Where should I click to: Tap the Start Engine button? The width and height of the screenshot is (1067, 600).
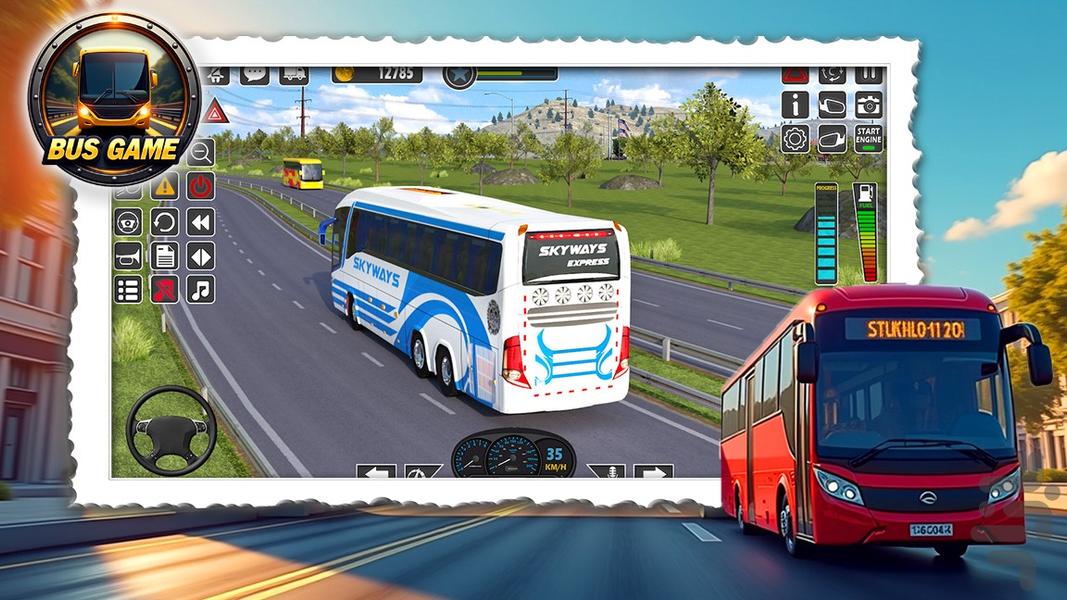868,138
